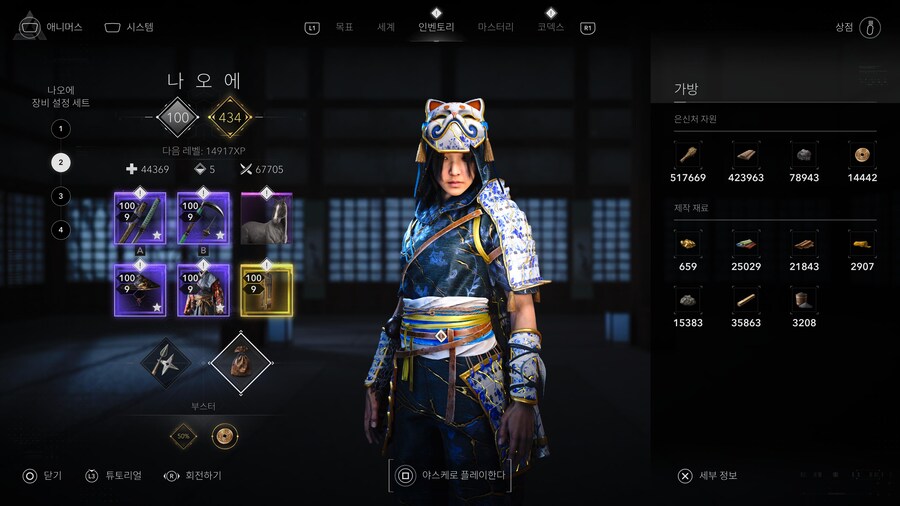
Task: Switch to equipment loadout set 4
Action: (x=61, y=230)
